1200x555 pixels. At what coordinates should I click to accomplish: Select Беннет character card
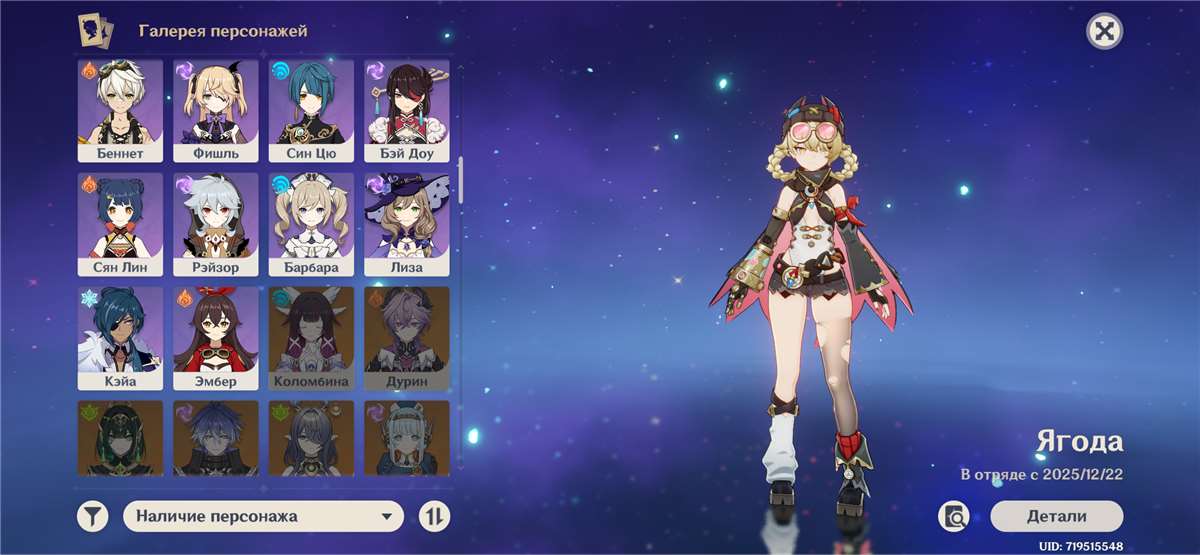[120, 110]
